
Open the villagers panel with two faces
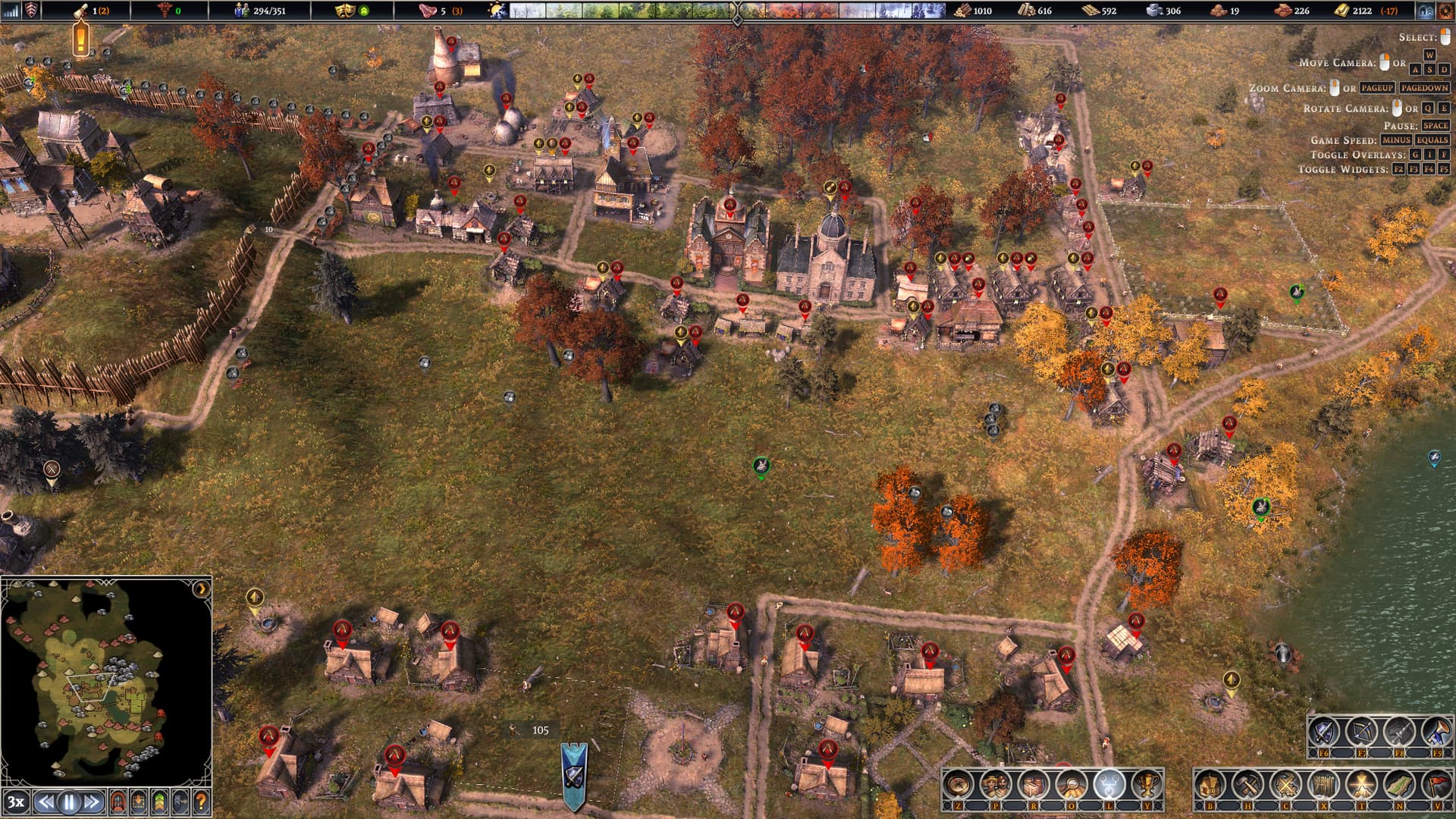pos(996,786)
